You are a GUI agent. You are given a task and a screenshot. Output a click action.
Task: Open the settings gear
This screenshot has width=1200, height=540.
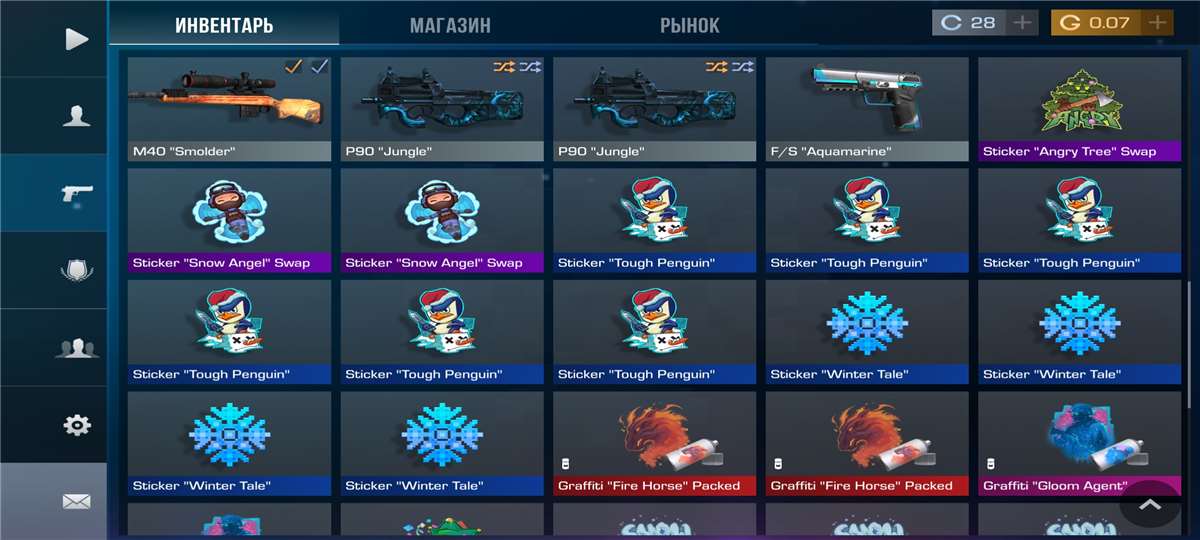click(76, 425)
